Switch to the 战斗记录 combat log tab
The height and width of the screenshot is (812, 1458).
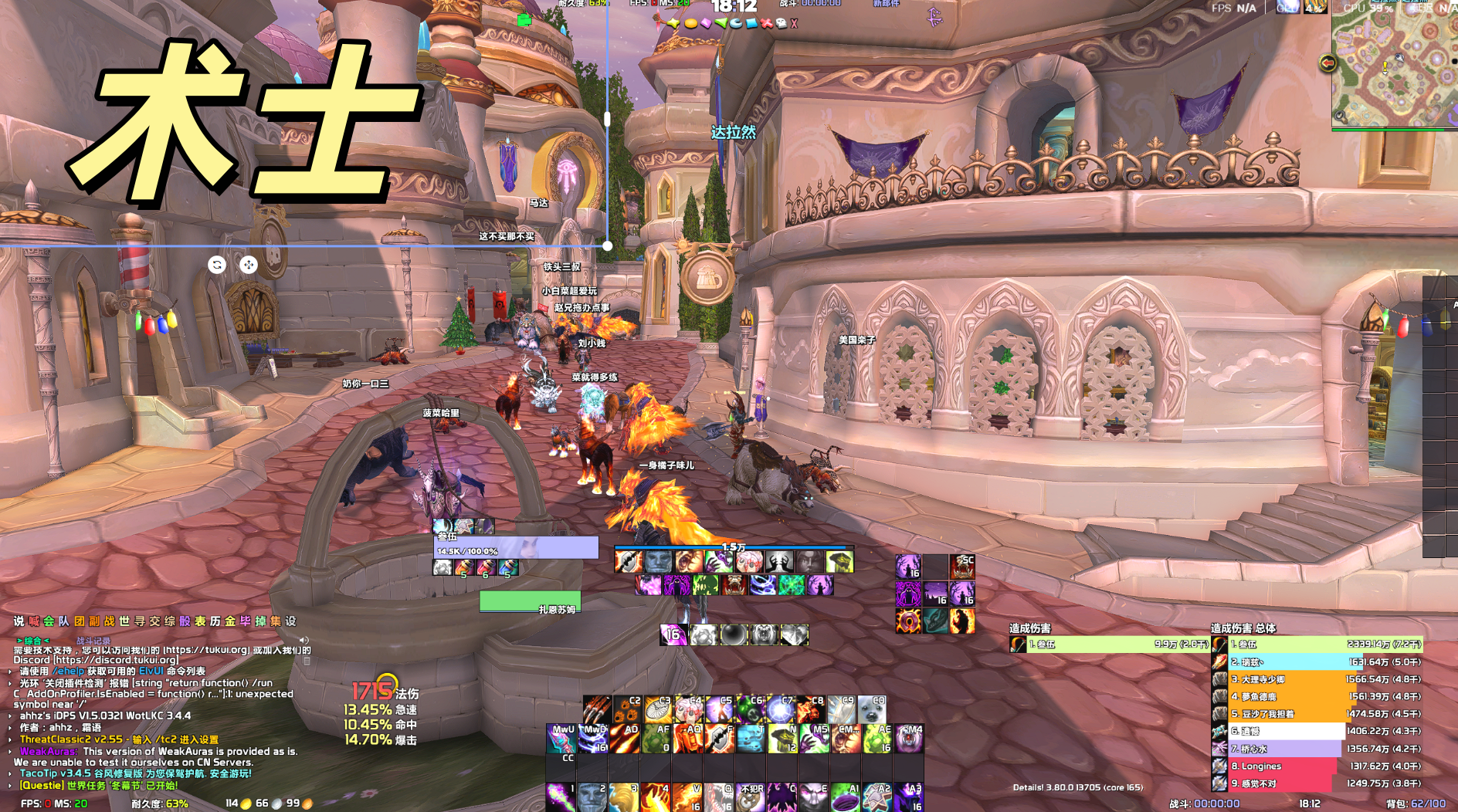coord(93,641)
